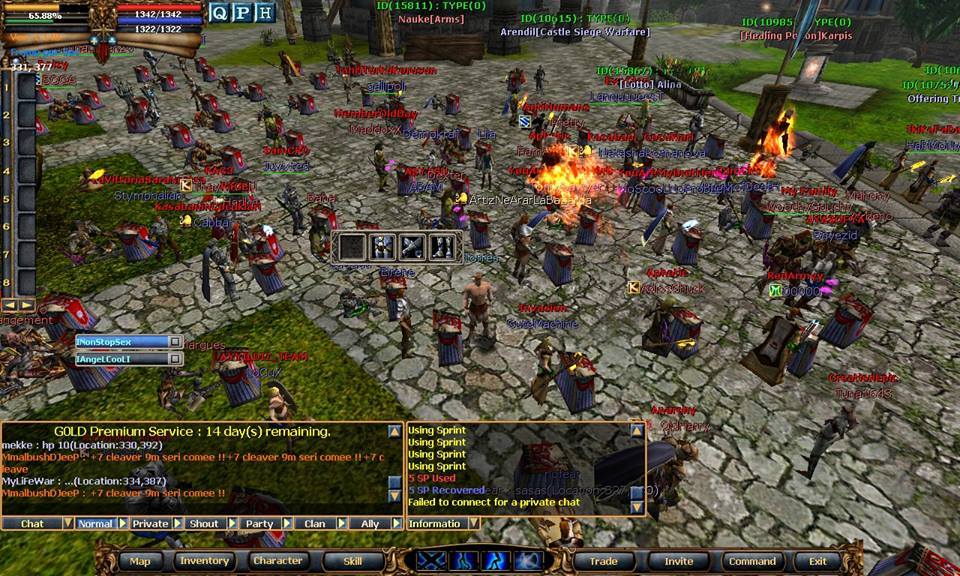Select the Invite button

(x=679, y=561)
